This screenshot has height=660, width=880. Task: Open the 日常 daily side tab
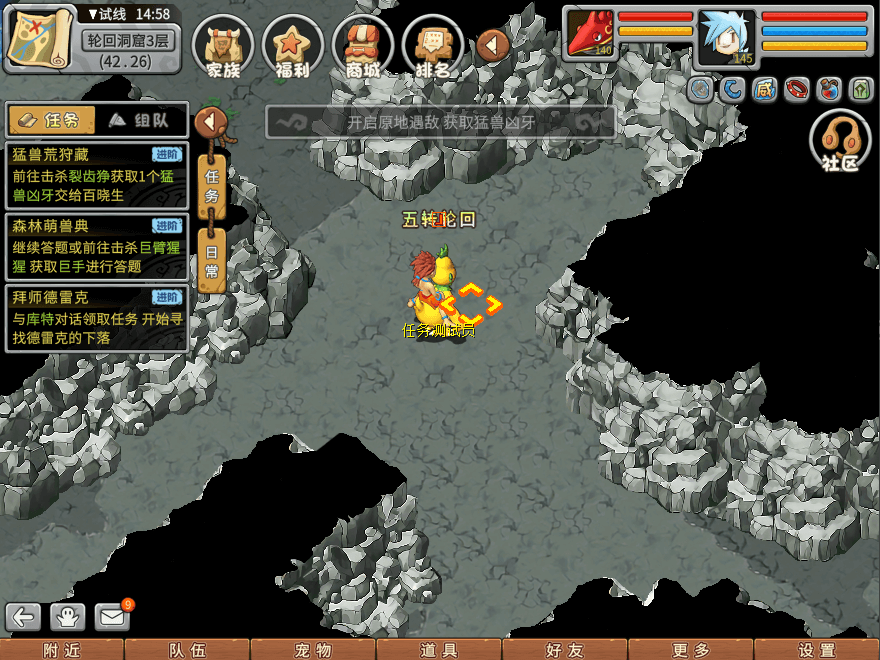tap(211, 262)
